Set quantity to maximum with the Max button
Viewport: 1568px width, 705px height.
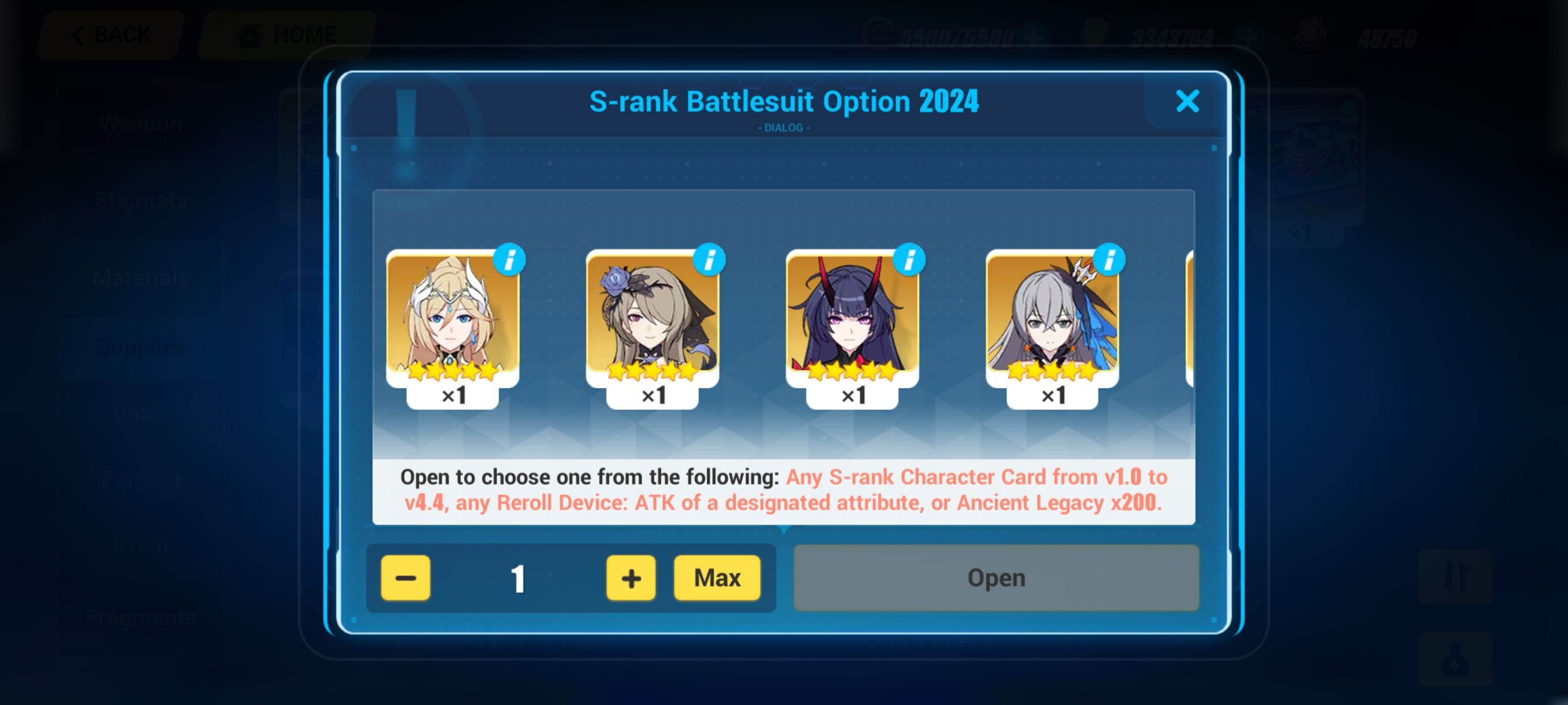pos(717,578)
